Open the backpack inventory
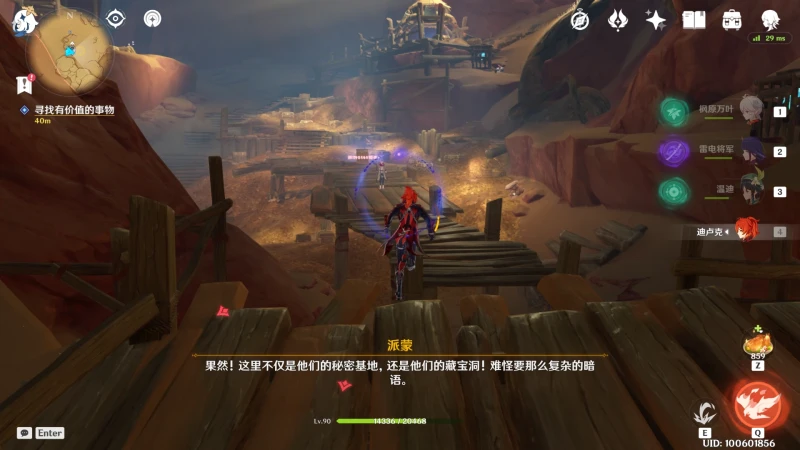 pos(732,19)
